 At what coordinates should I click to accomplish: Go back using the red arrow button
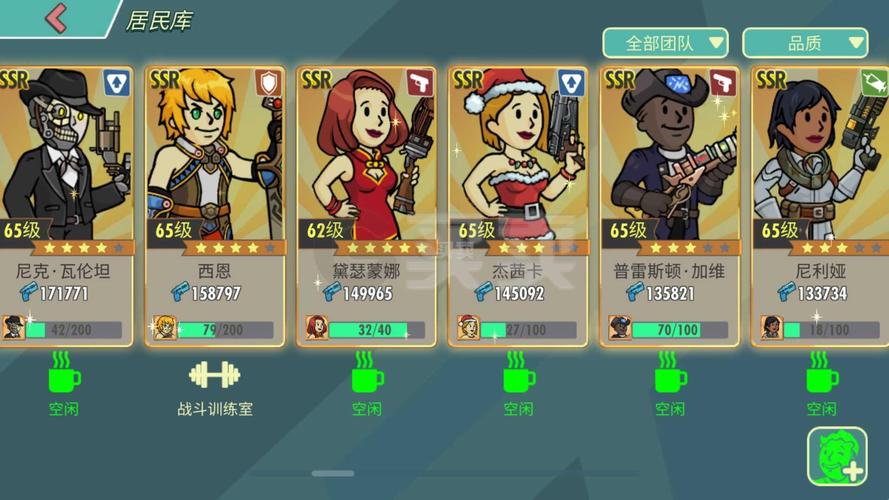[56, 18]
